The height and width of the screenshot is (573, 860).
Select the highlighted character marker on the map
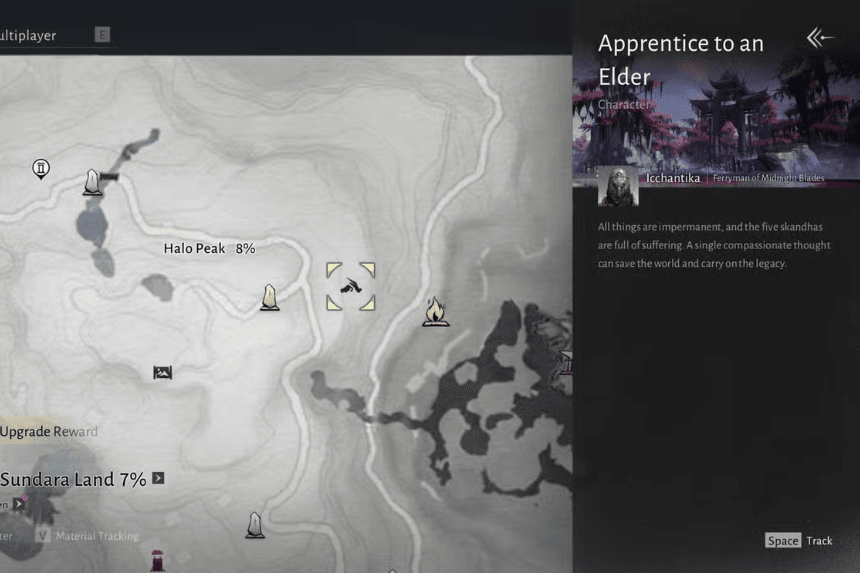point(350,287)
